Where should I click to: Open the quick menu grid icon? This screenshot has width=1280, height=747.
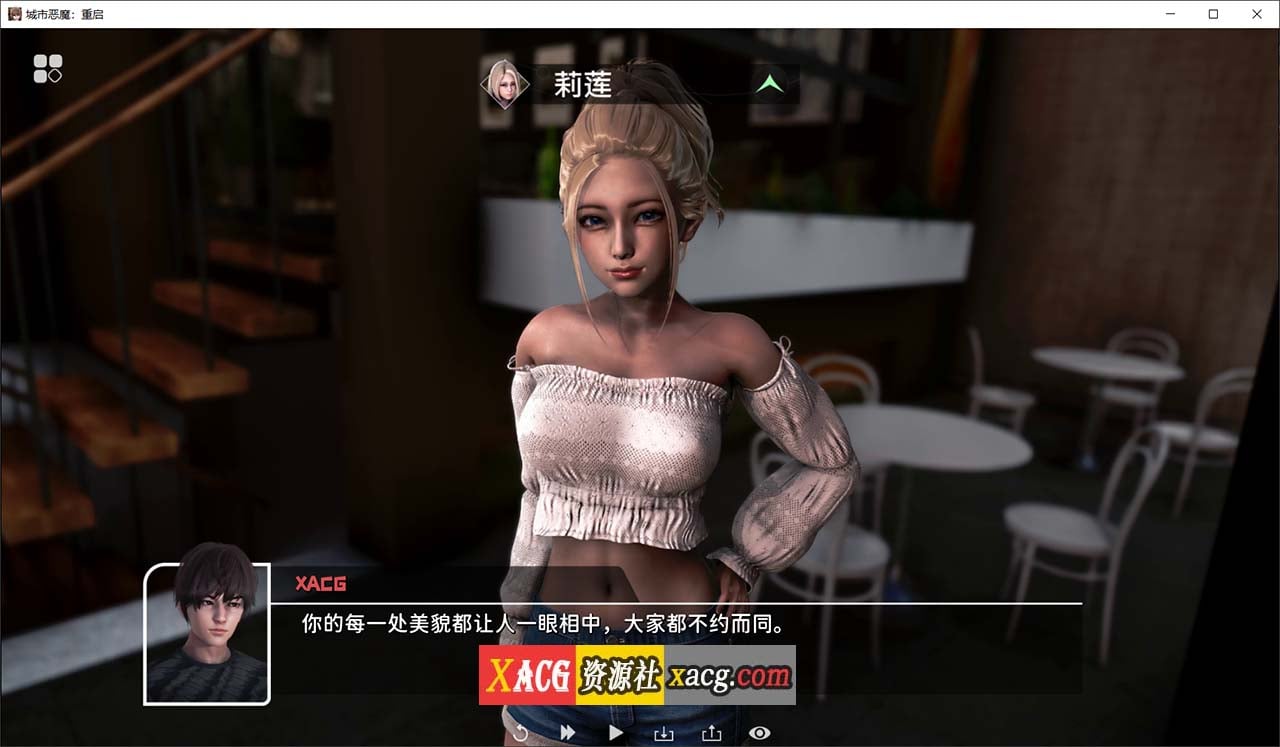pyautogui.click(x=47, y=67)
